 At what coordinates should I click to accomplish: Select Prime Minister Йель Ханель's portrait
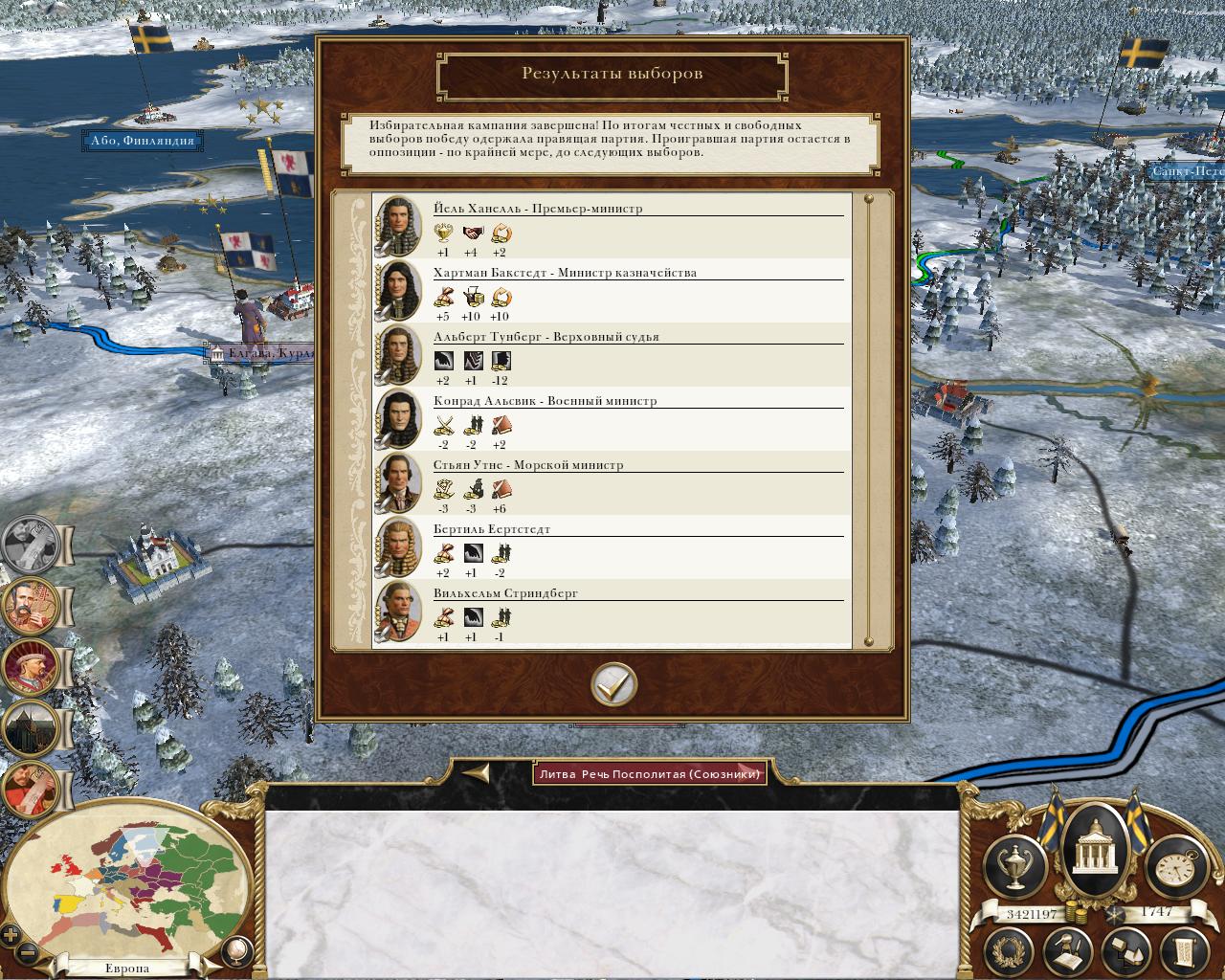coord(398,226)
